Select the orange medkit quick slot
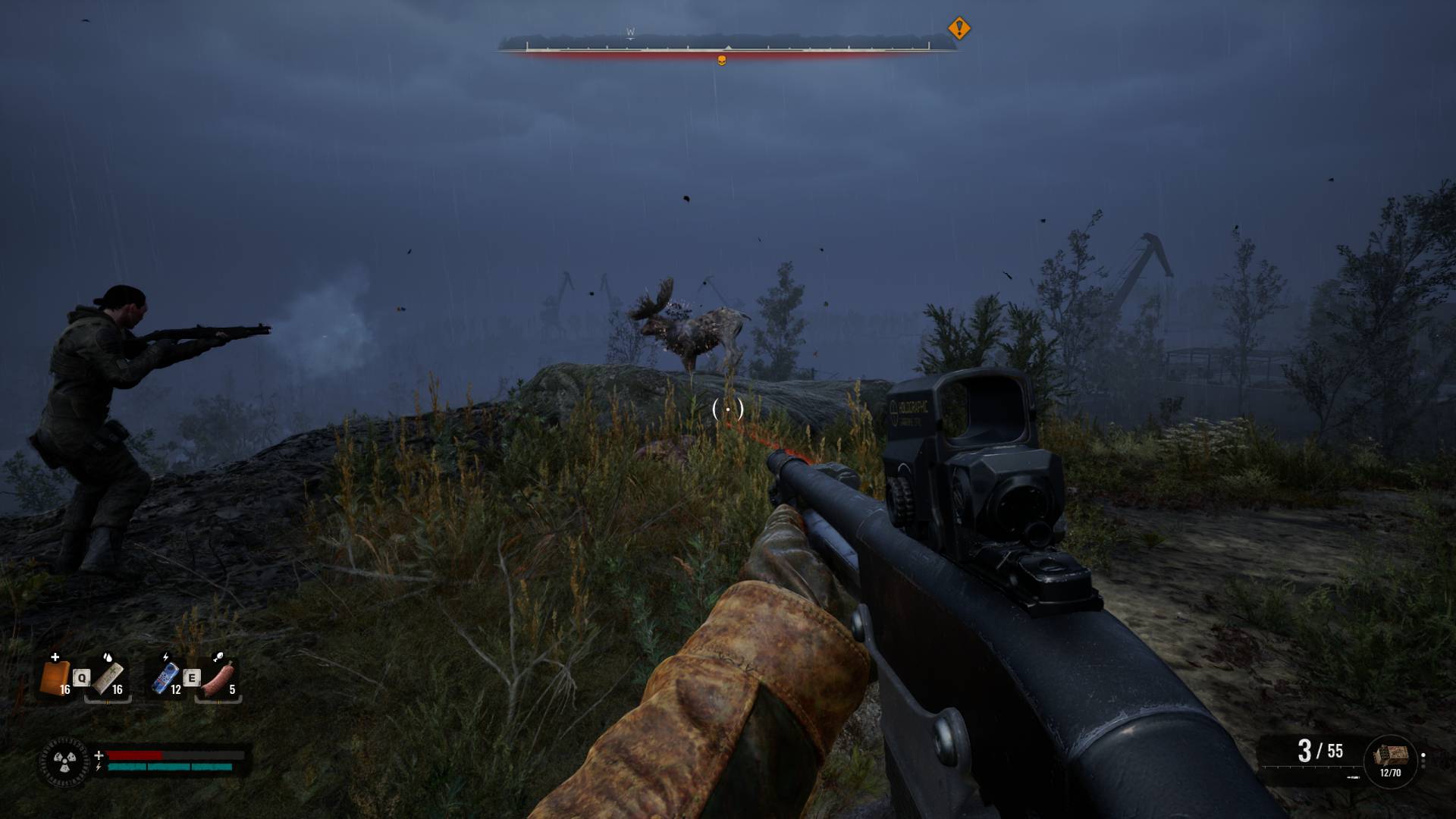 click(55, 677)
